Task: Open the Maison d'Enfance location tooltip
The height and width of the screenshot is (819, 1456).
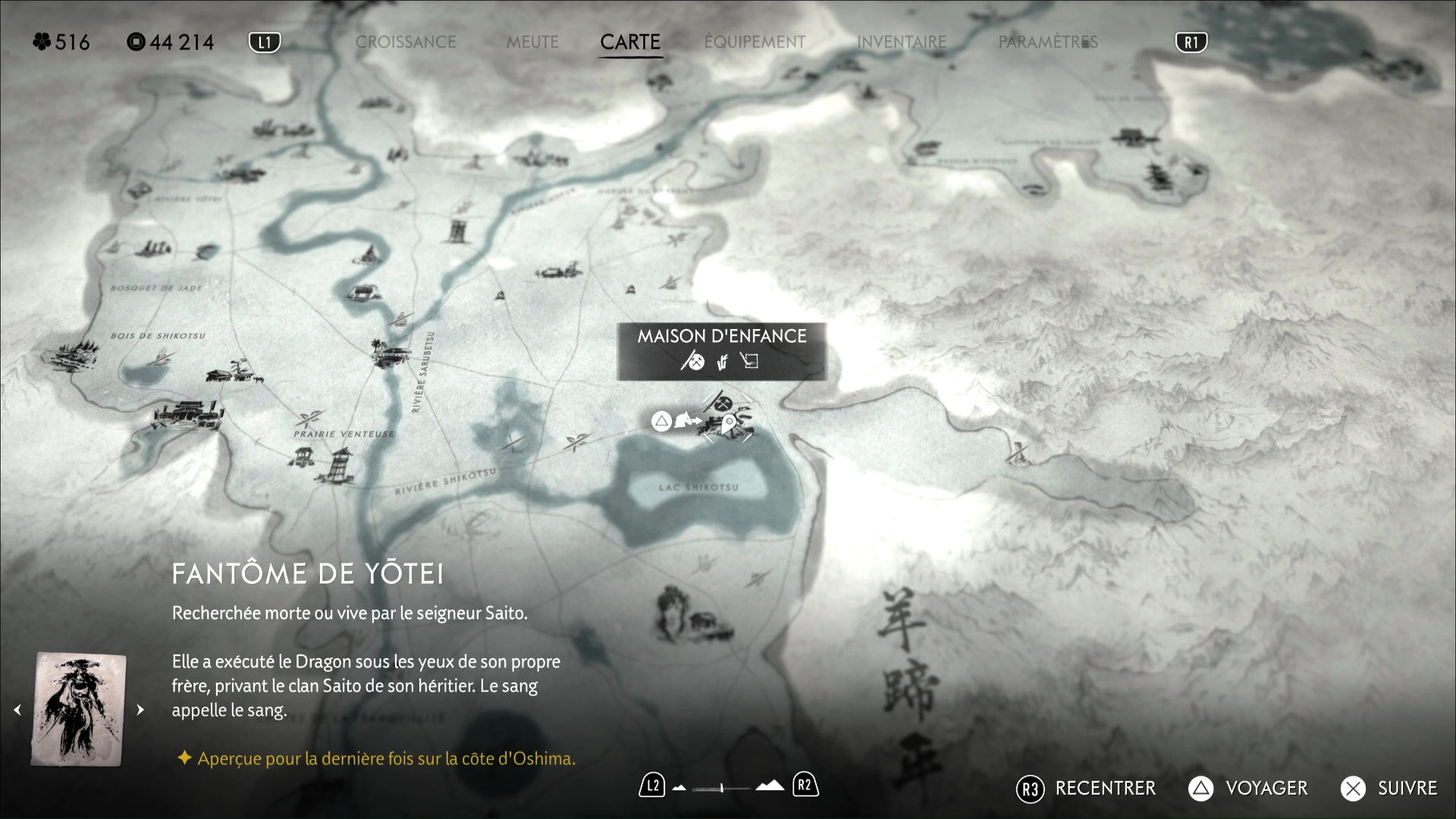Action: click(x=721, y=350)
